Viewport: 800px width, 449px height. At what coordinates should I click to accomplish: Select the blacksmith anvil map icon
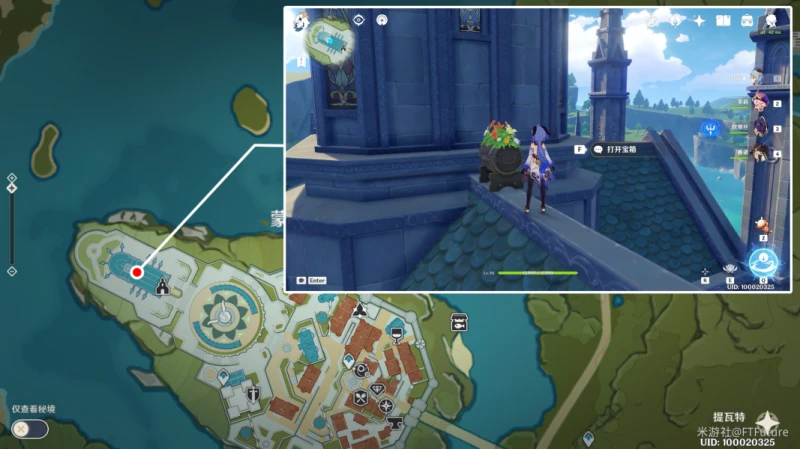coord(395,420)
